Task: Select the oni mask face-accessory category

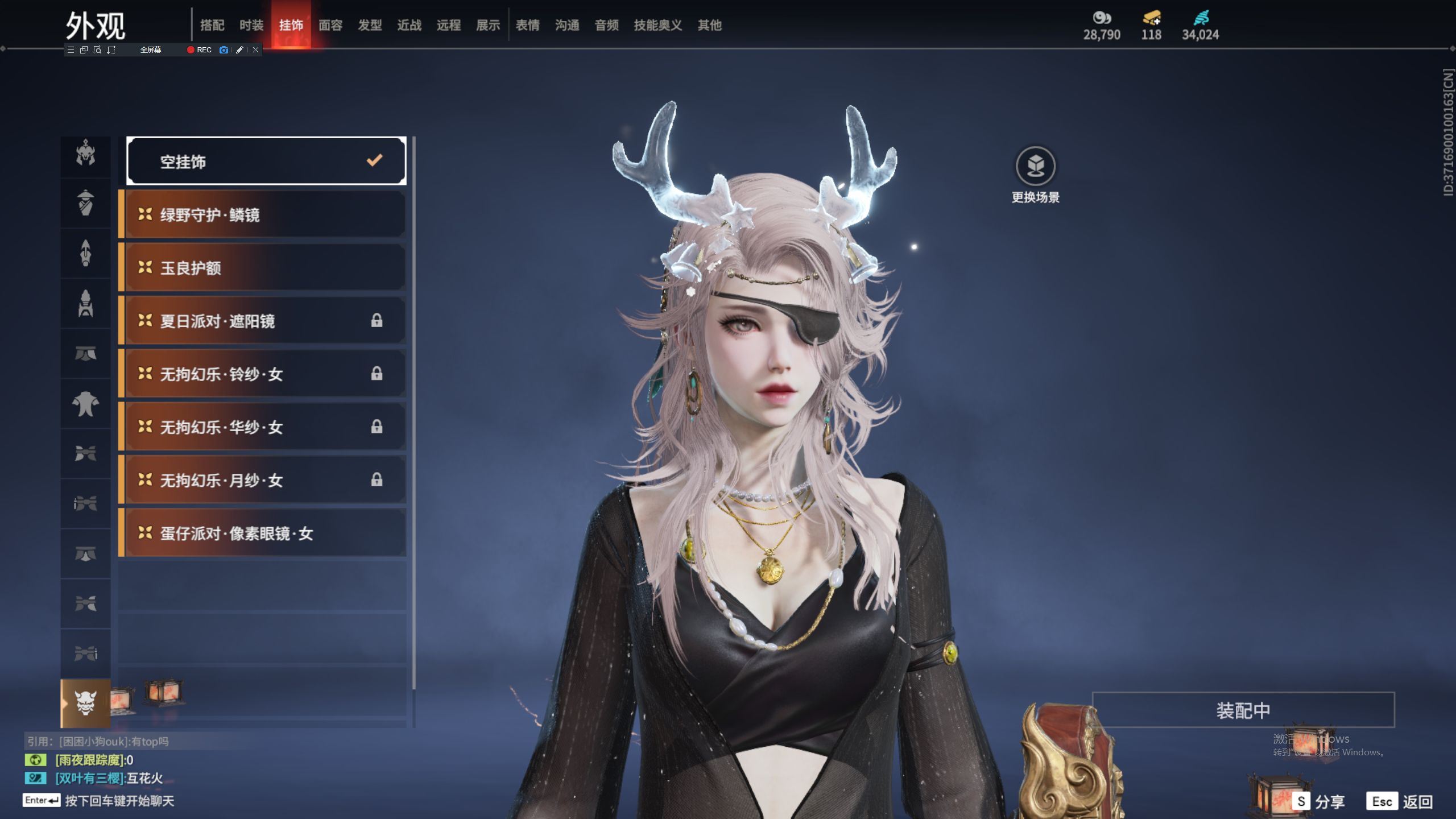Action: point(85,703)
